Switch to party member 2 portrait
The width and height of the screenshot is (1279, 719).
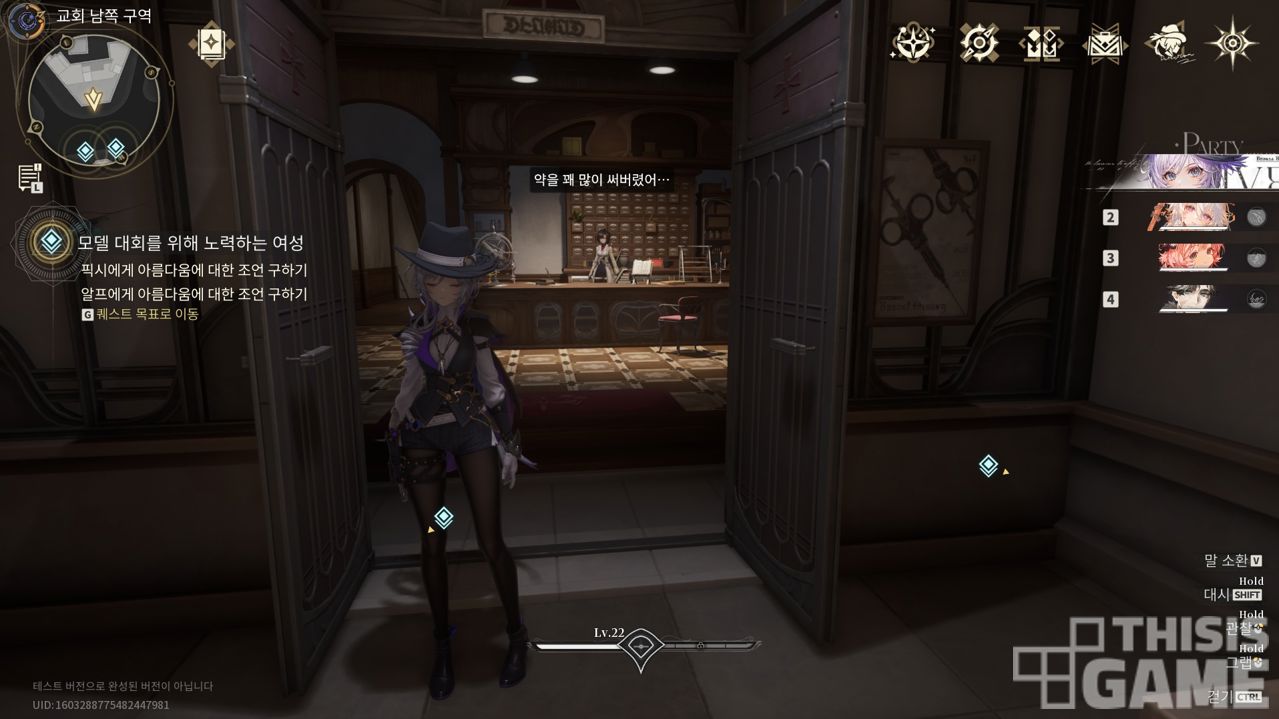[x=1197, y=216]
